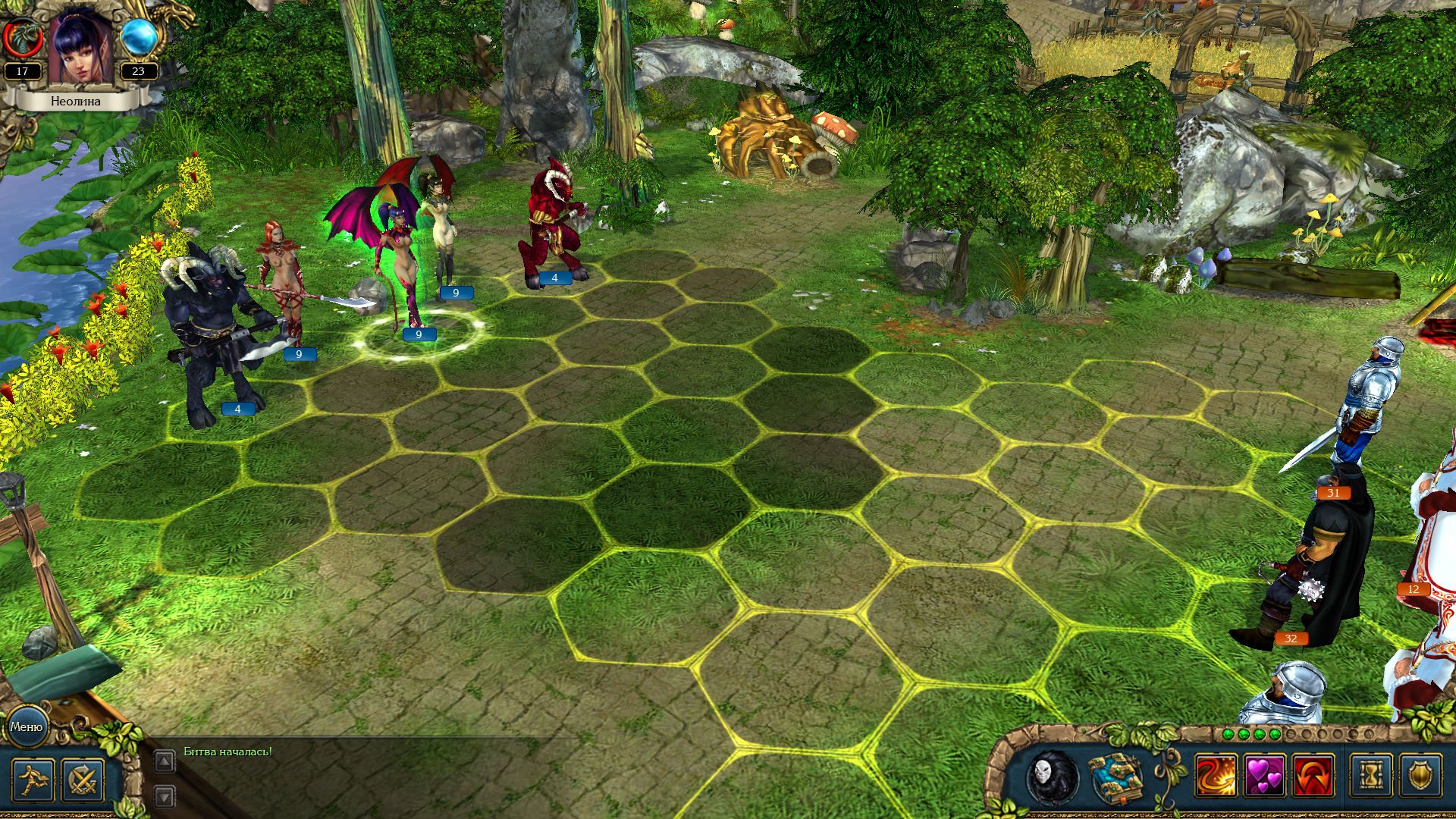Image resolution: width=1456 pixels, height=819 pixels.
Task: Select the red-ringed dragon rage icon
Action: (x=21, y=36)
